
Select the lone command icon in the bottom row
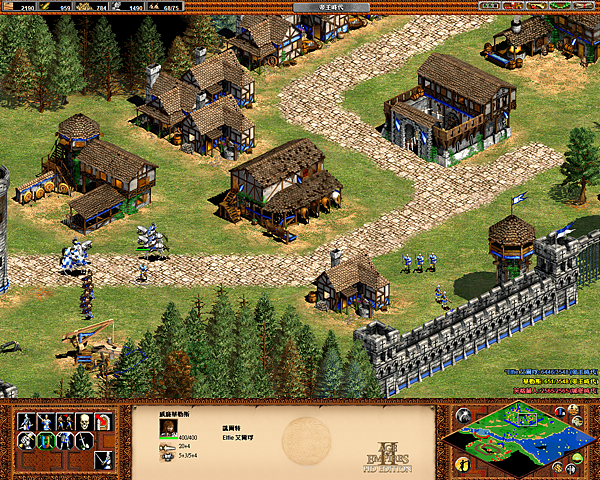click(x=104, y=460)
